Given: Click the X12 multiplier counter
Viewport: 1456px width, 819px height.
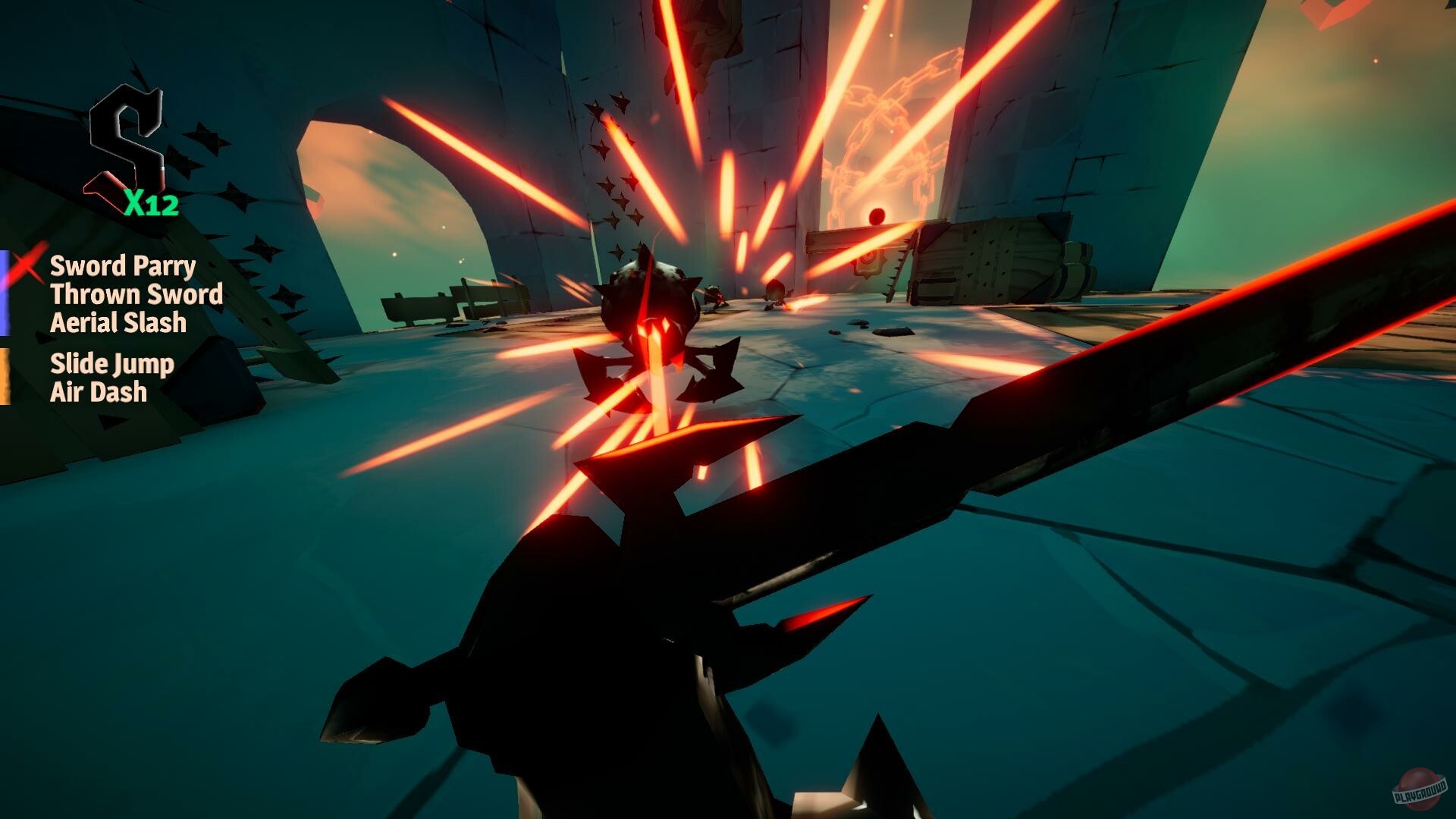Looking at the screenshot, I should click(x=152, y=204).
